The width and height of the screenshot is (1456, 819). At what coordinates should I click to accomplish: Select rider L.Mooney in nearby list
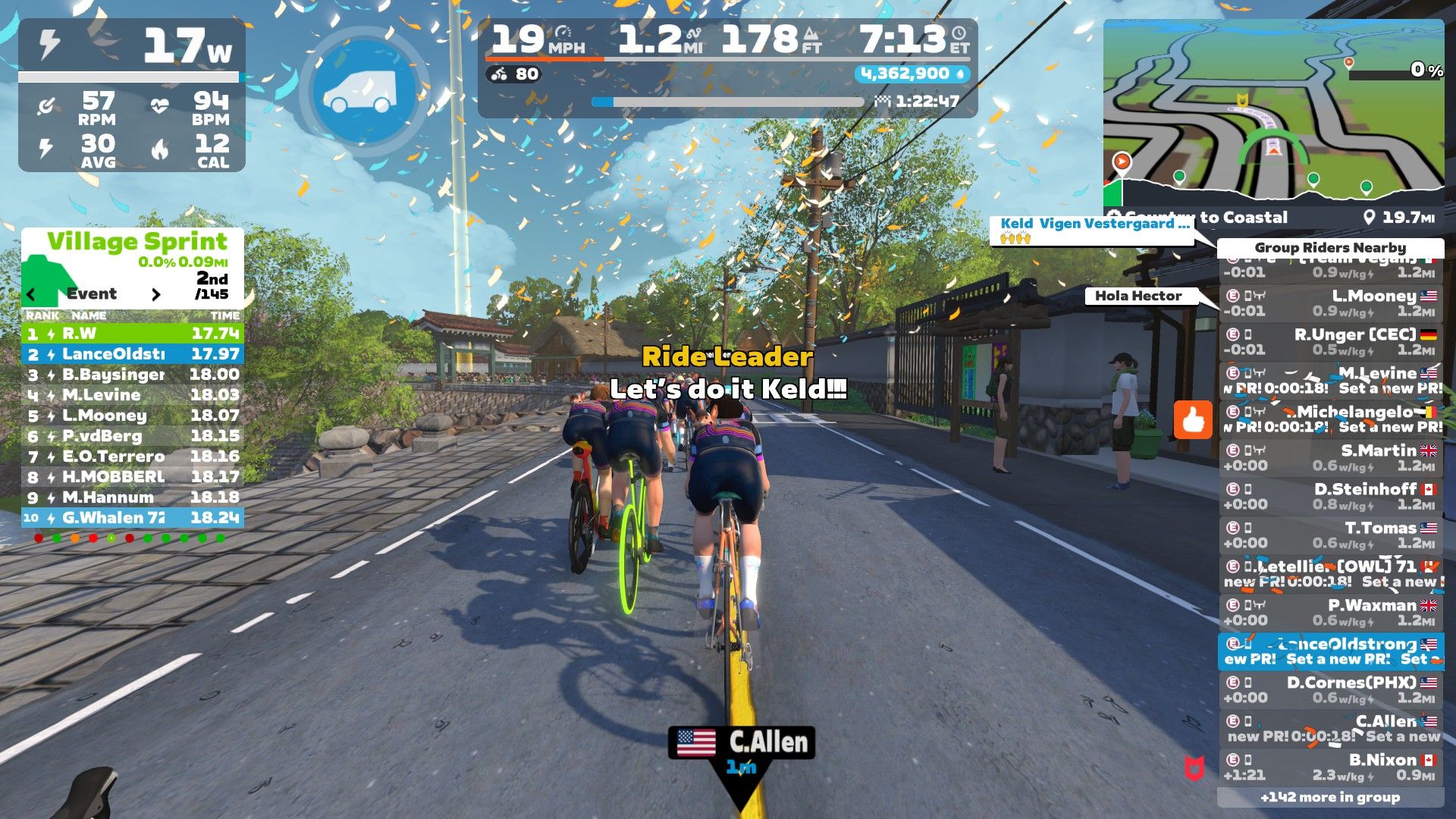(1331, 303)
